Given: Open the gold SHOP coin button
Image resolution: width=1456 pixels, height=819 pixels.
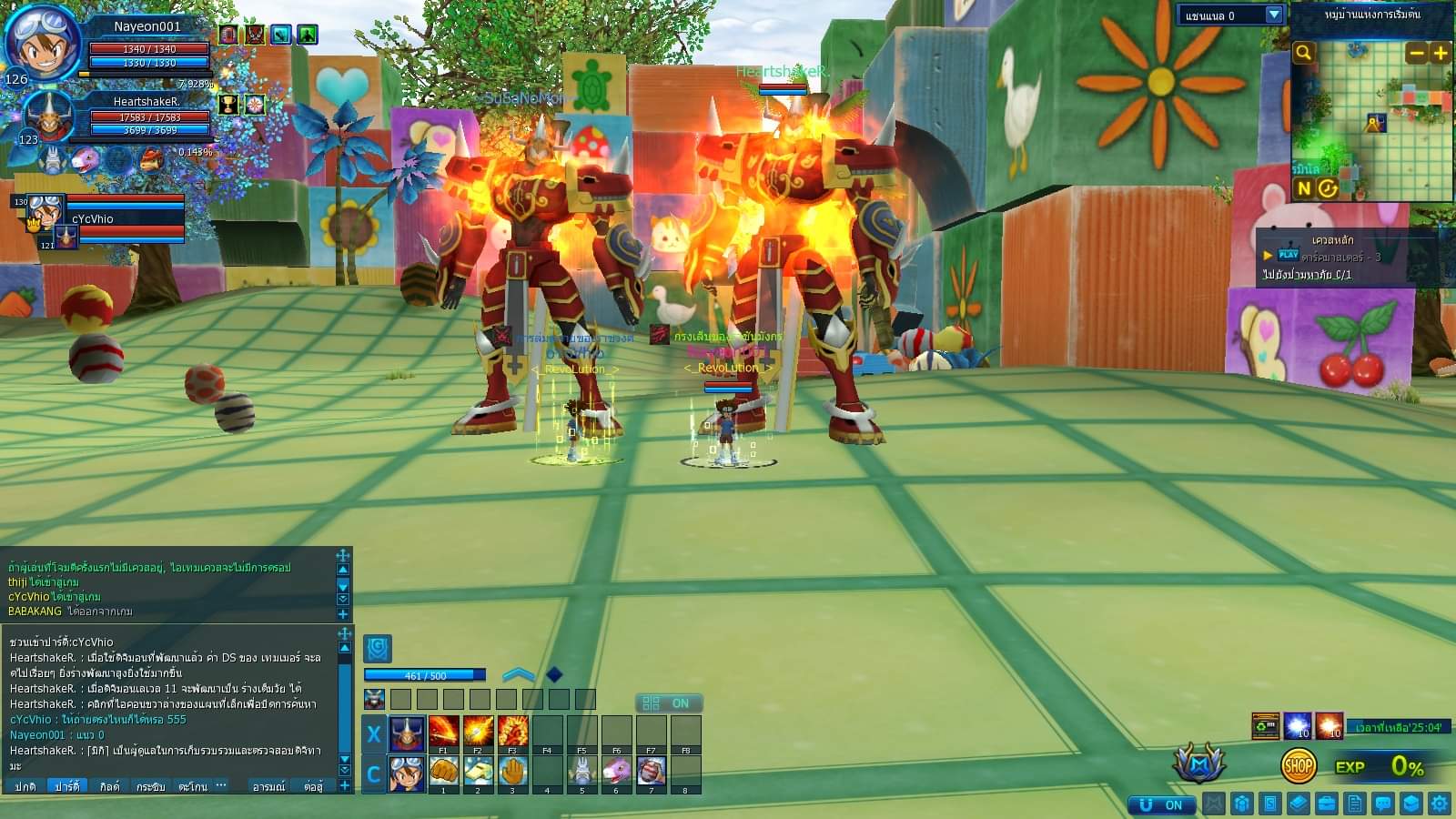Looking at the screenshot, I should (x=1298, y=766).
